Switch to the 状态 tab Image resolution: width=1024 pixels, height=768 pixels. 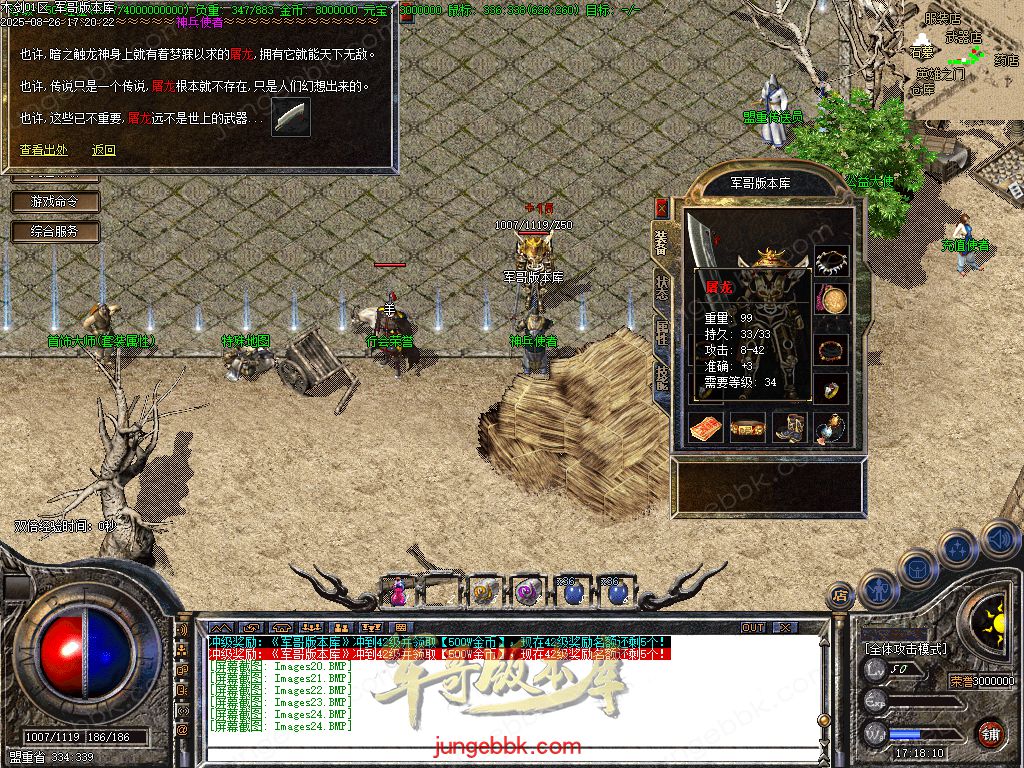661,289
